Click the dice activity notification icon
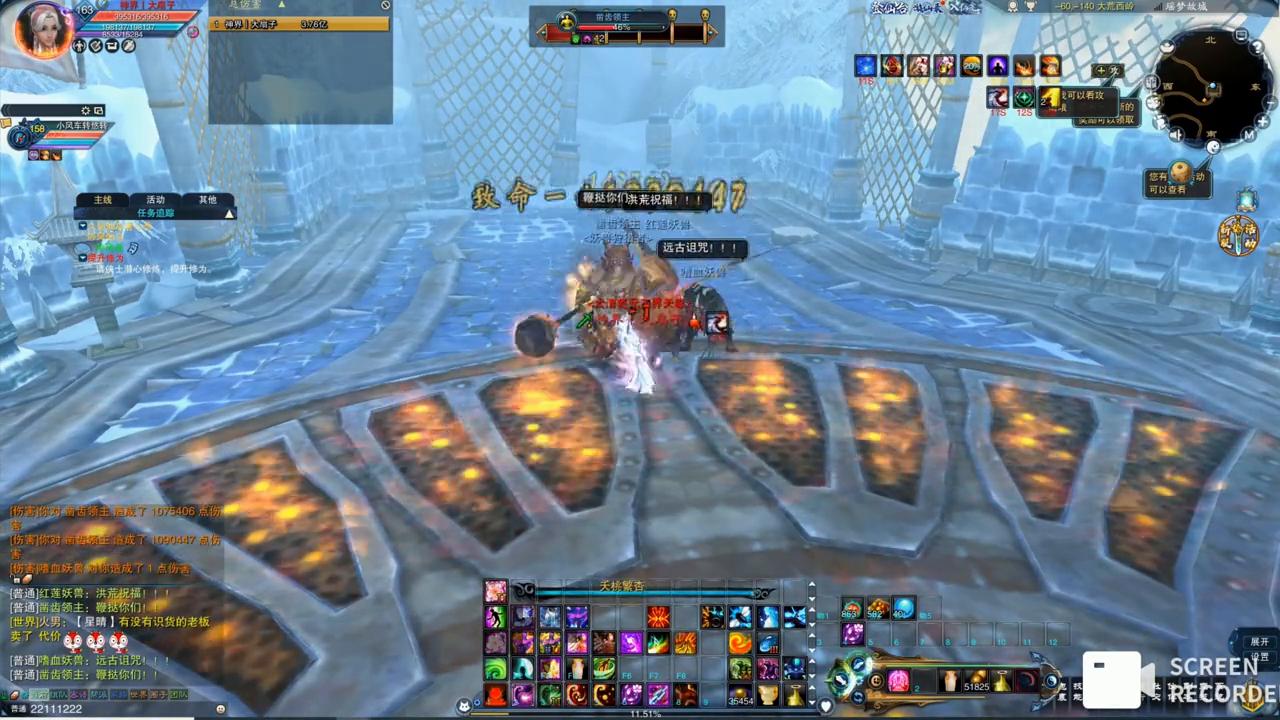The width and height of the screenshot is (1280, 720). tap(1180, 171)
